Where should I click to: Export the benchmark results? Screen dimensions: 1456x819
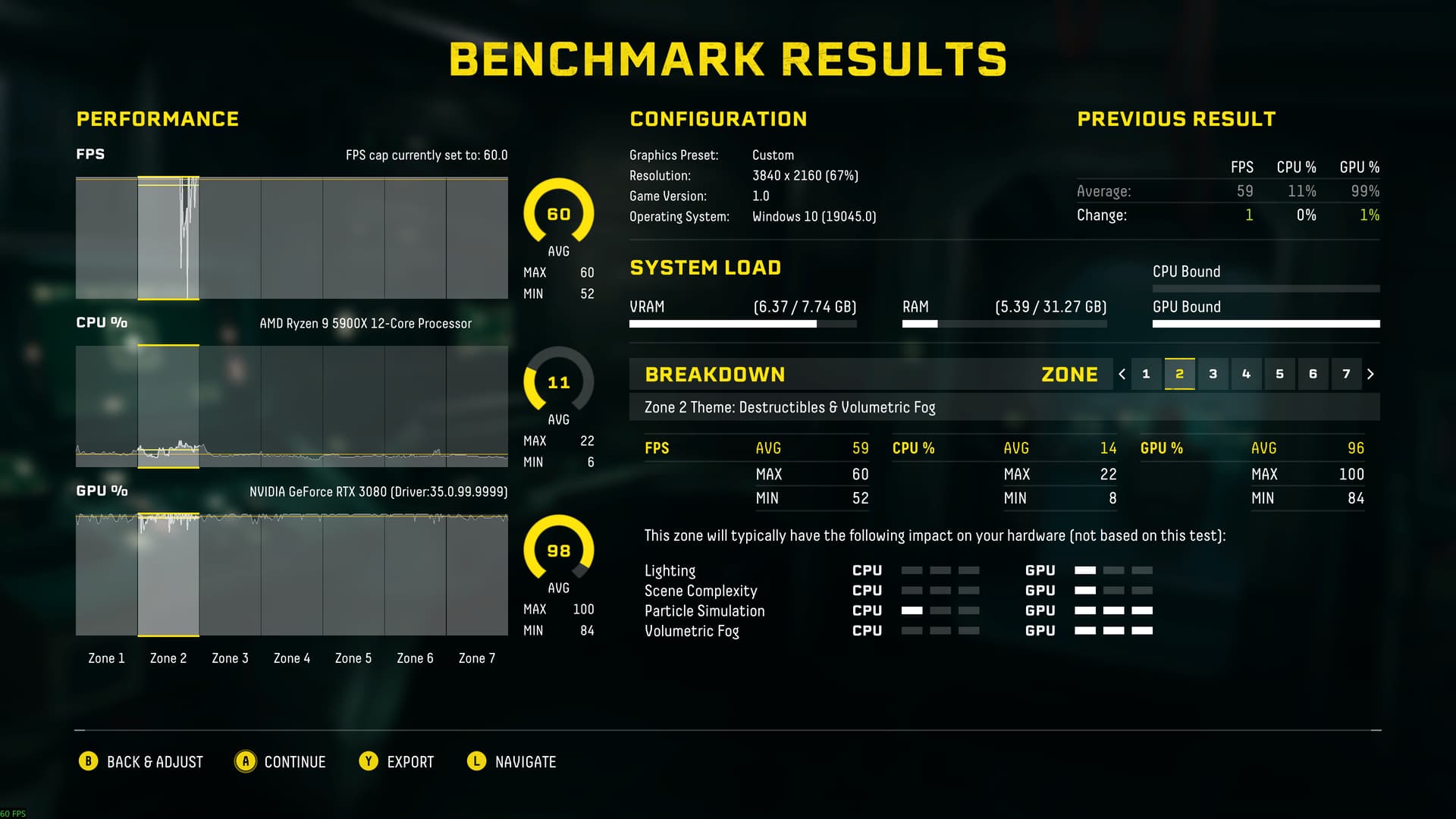coord(397,761)
